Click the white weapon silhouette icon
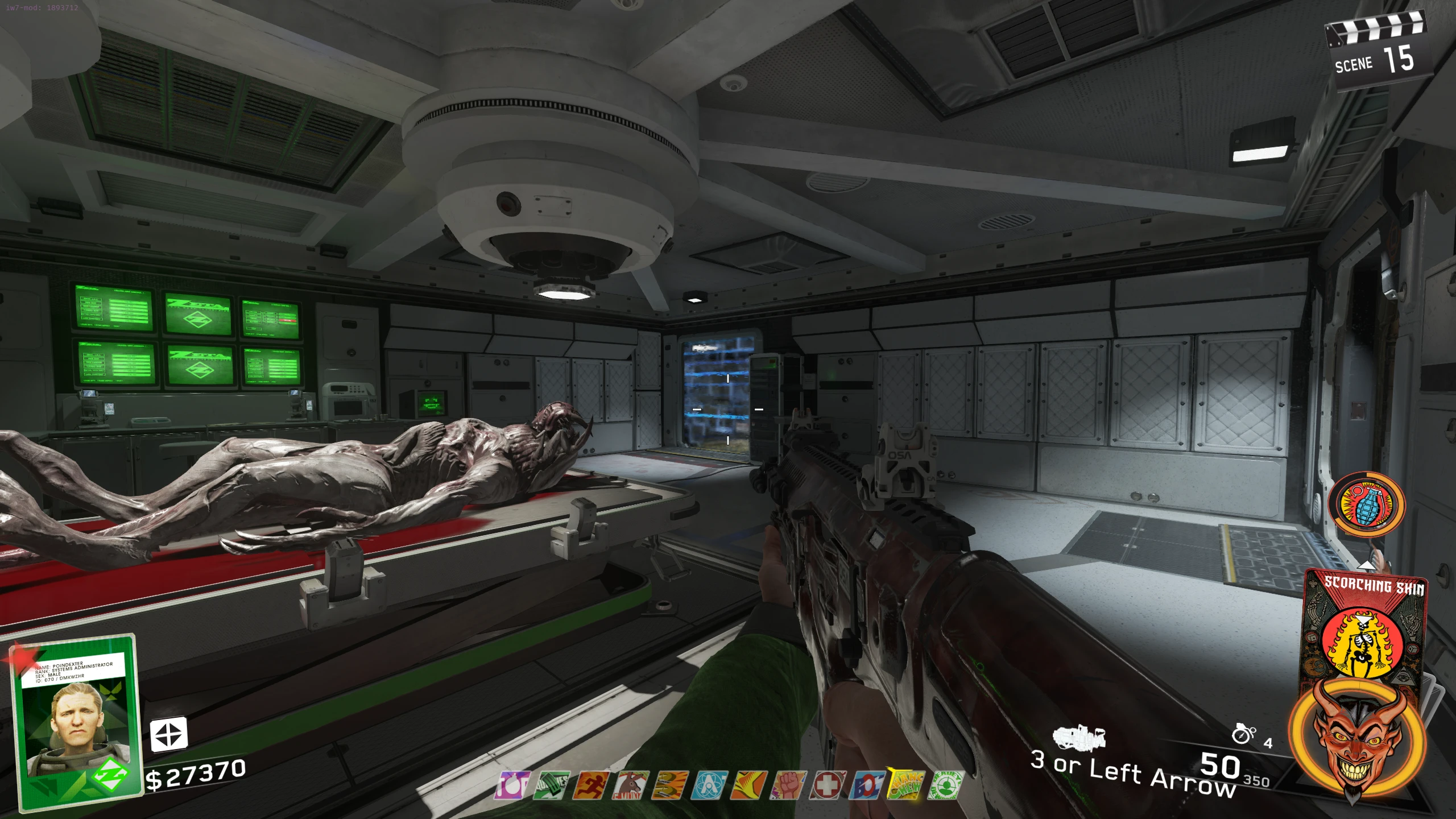The height and width of the screenshot is (819, 1456). 1079,738
